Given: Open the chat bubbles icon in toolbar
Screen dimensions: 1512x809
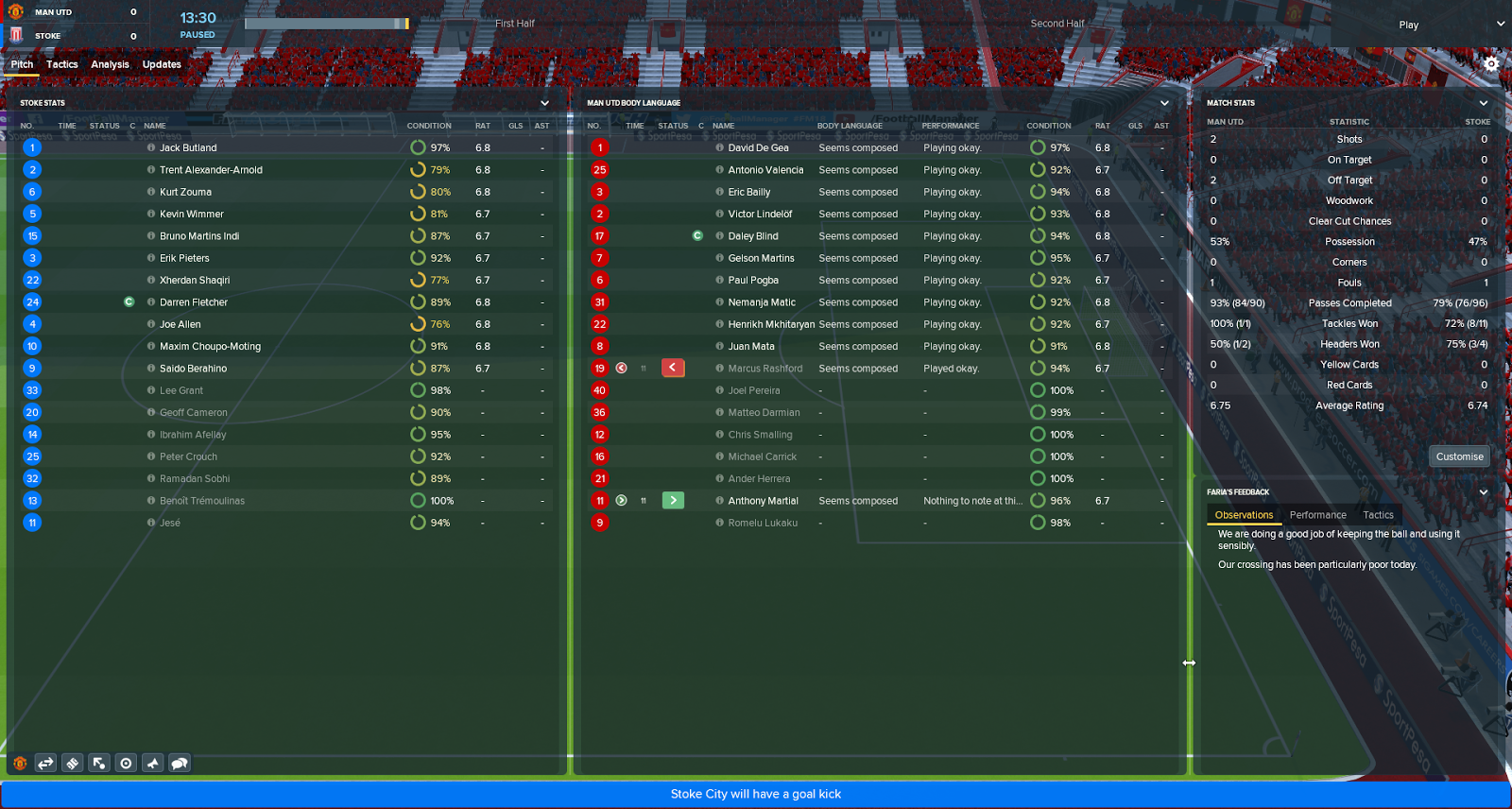Looking at the screenshot, I should click(x=180, y=763).
